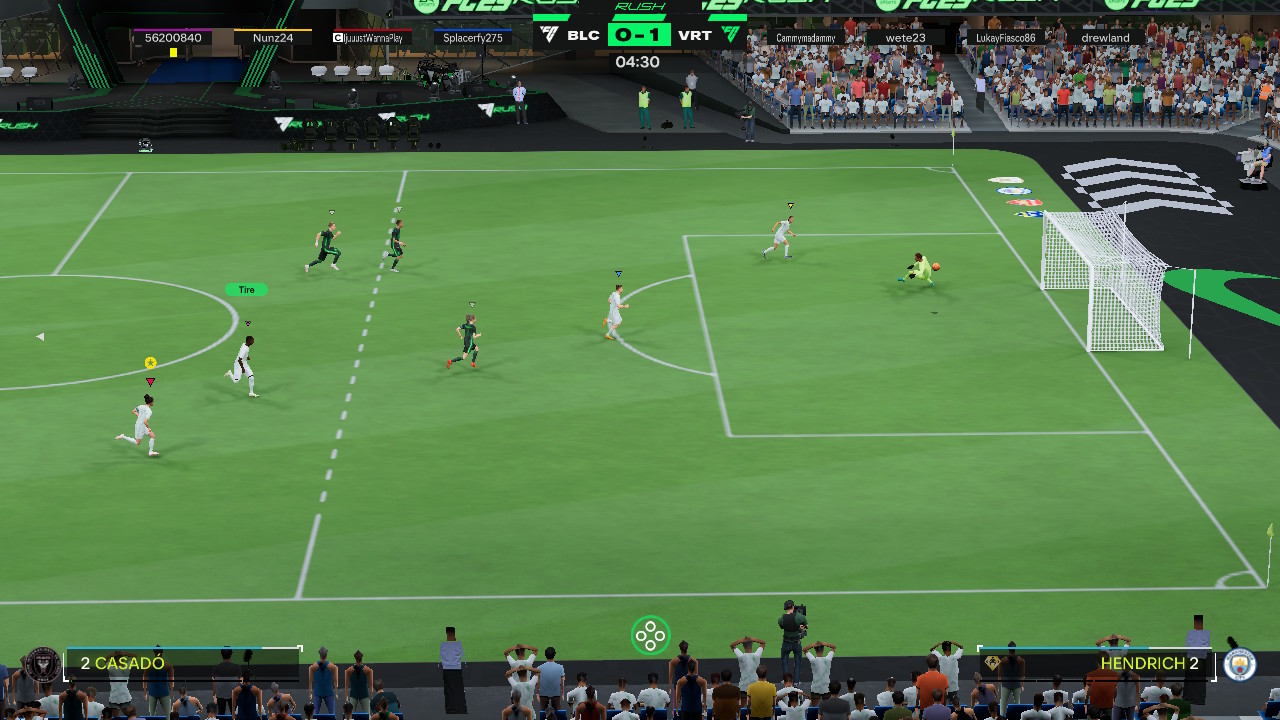Image resolution: width=1280 pixels, height=720 pixels.
Task: Choose the IjuustWannaPlay player tag
Action: click(x=368, y=38)
